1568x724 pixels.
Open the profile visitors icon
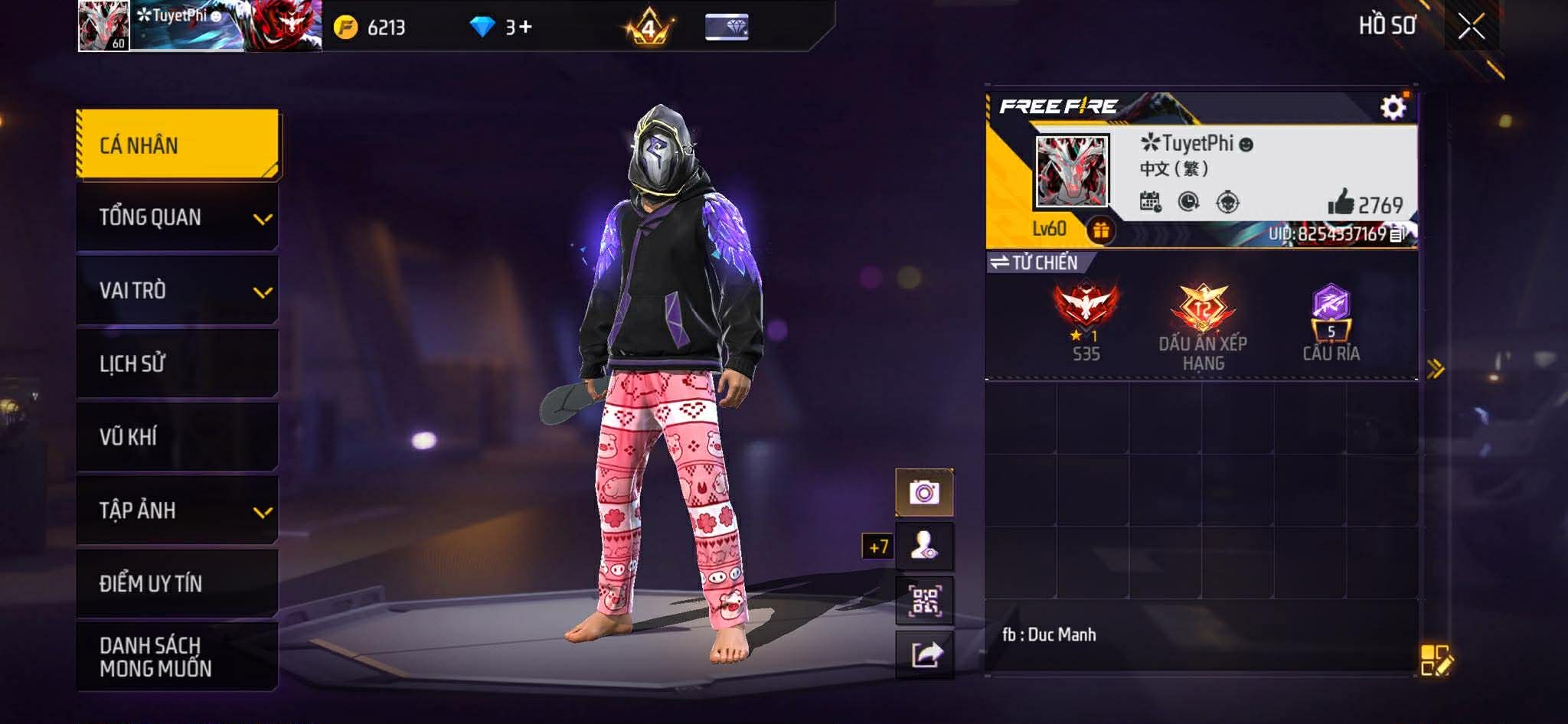click(x=924, y=546)
